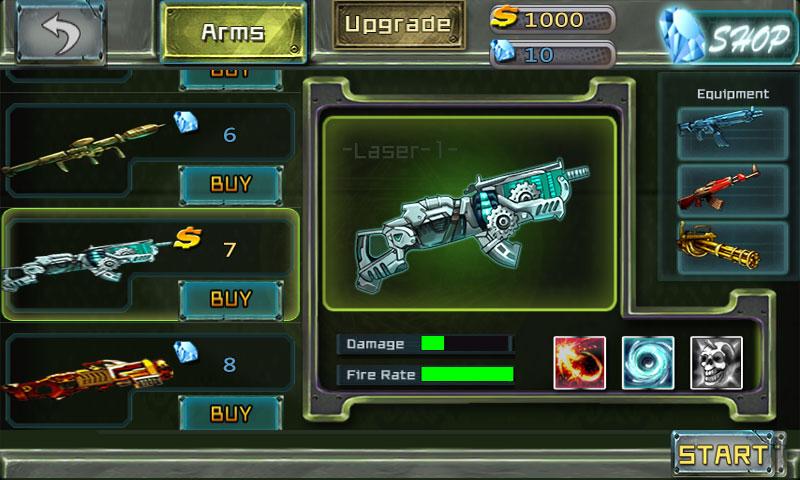Open the Upgrade tab

[399, 24]
